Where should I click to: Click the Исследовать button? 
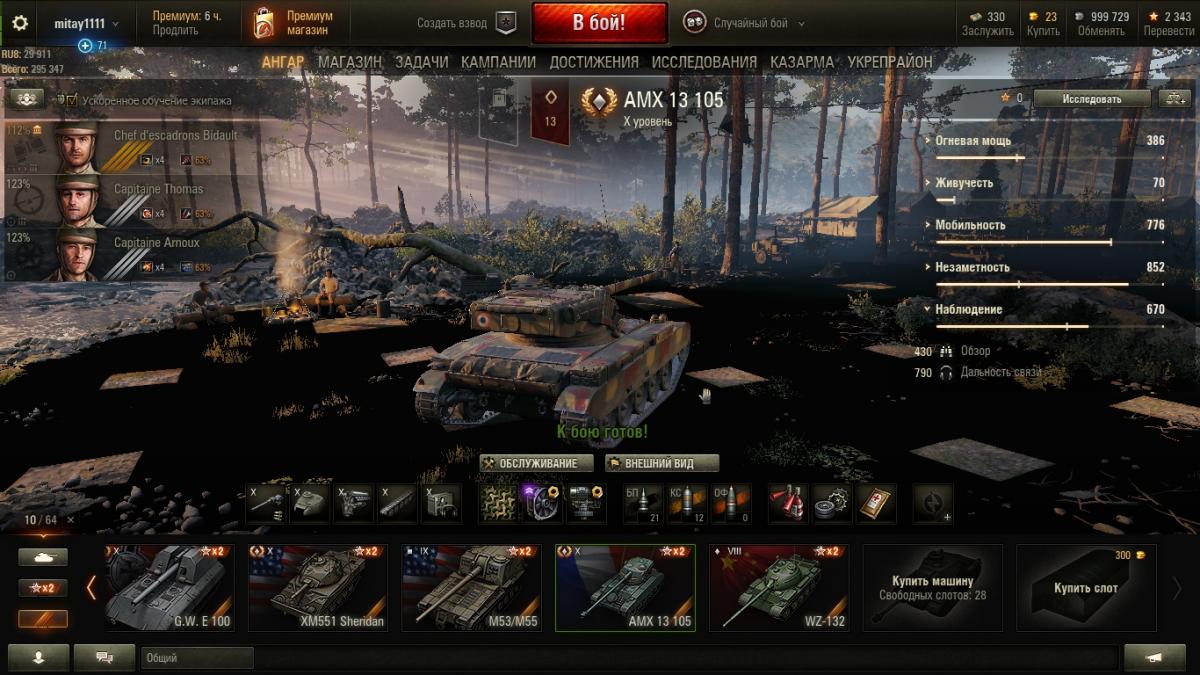[x=1091, y=99]
